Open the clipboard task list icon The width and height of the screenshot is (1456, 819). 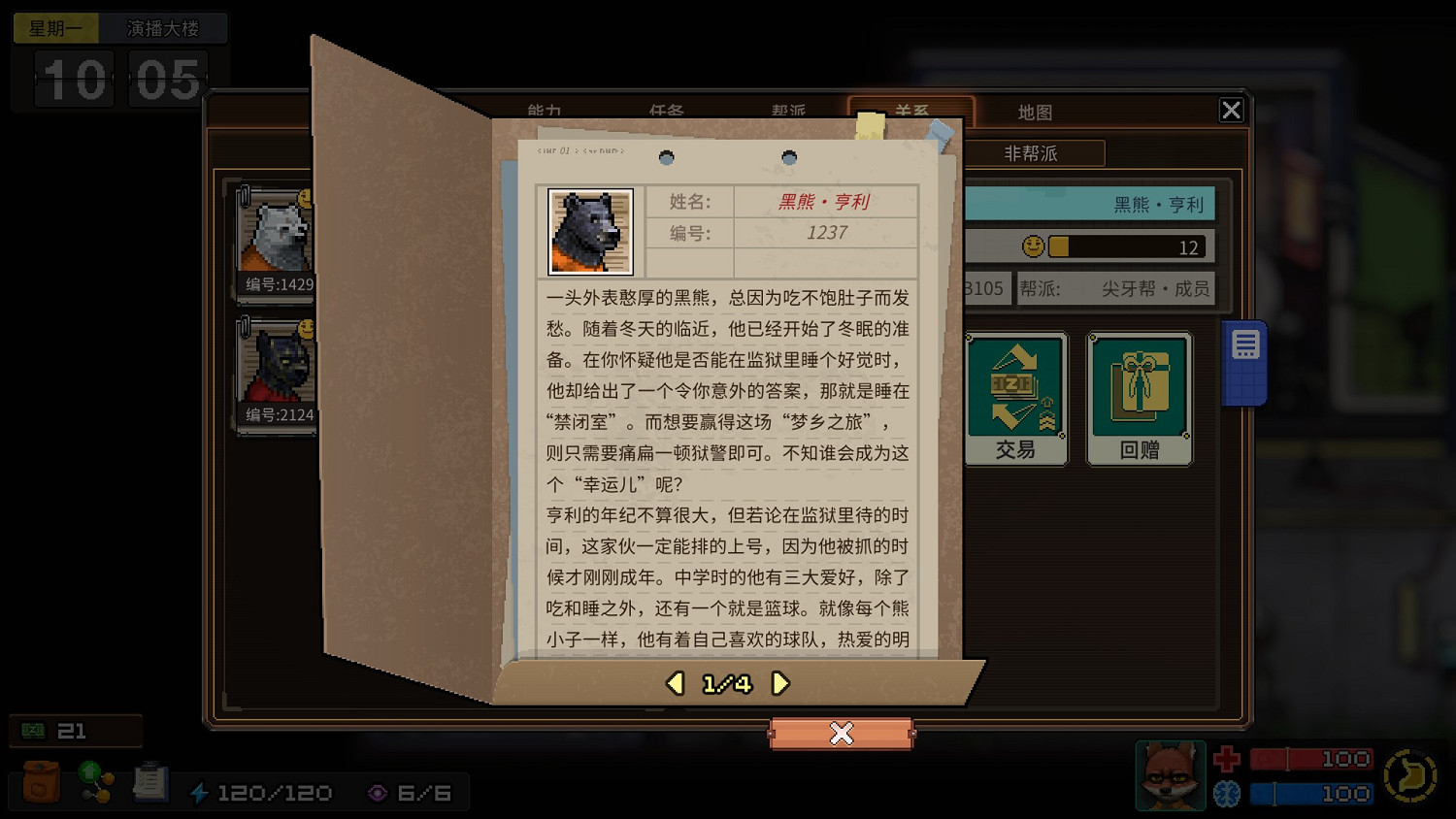(149, 782)
